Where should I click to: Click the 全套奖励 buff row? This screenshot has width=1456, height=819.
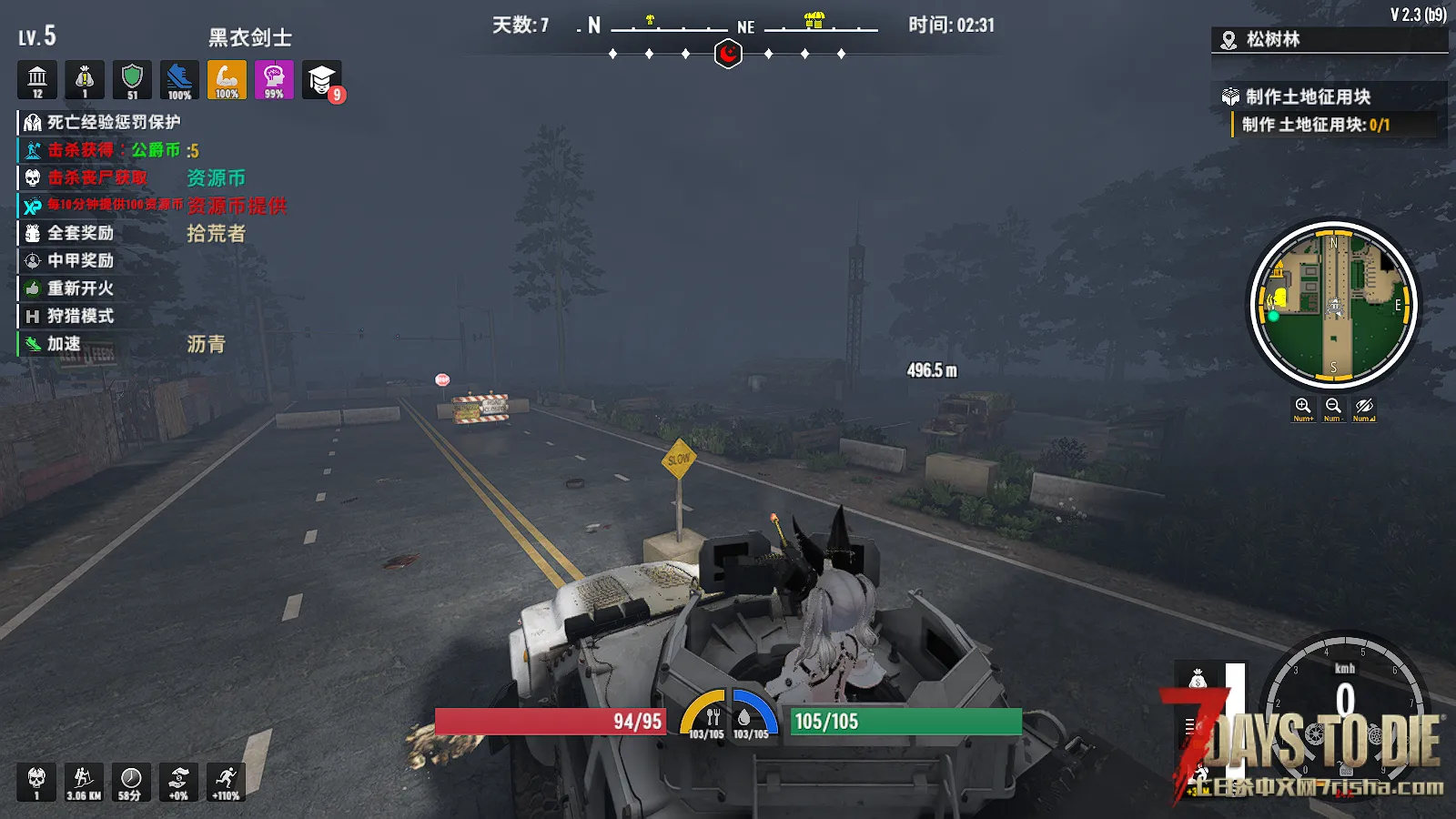tap(80, 233)
